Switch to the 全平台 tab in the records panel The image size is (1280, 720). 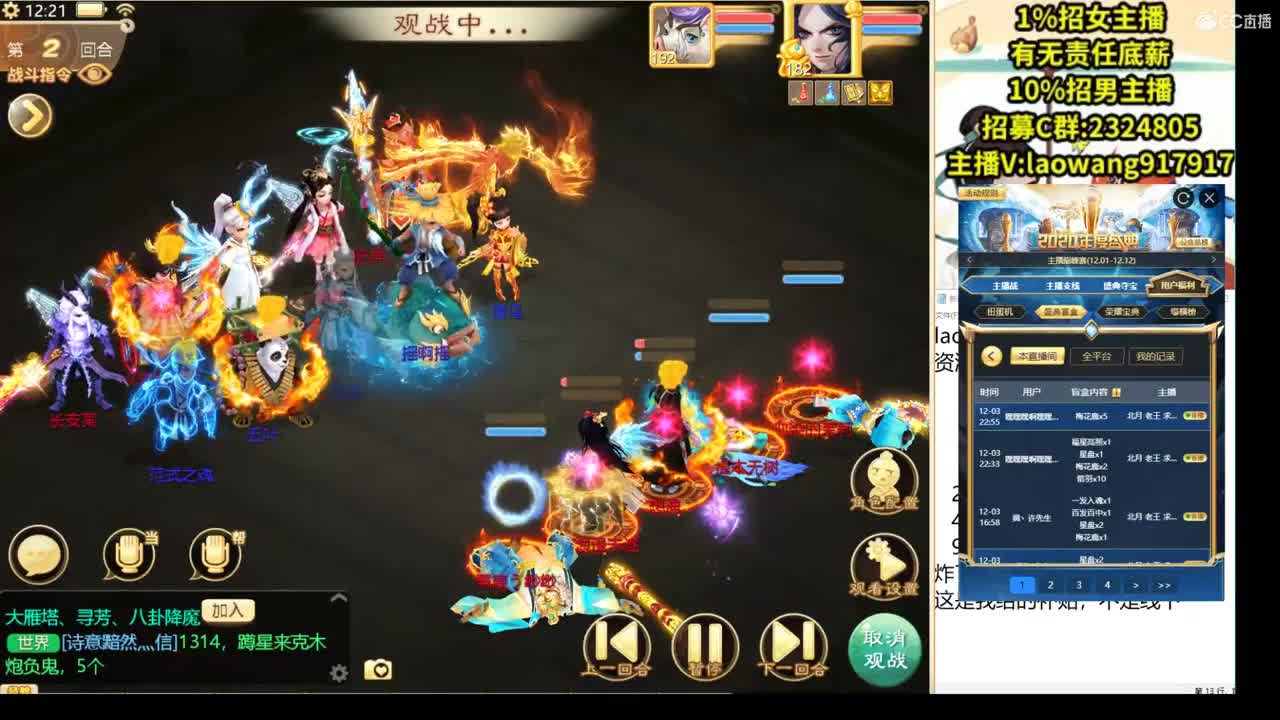tap(1096, 357)
